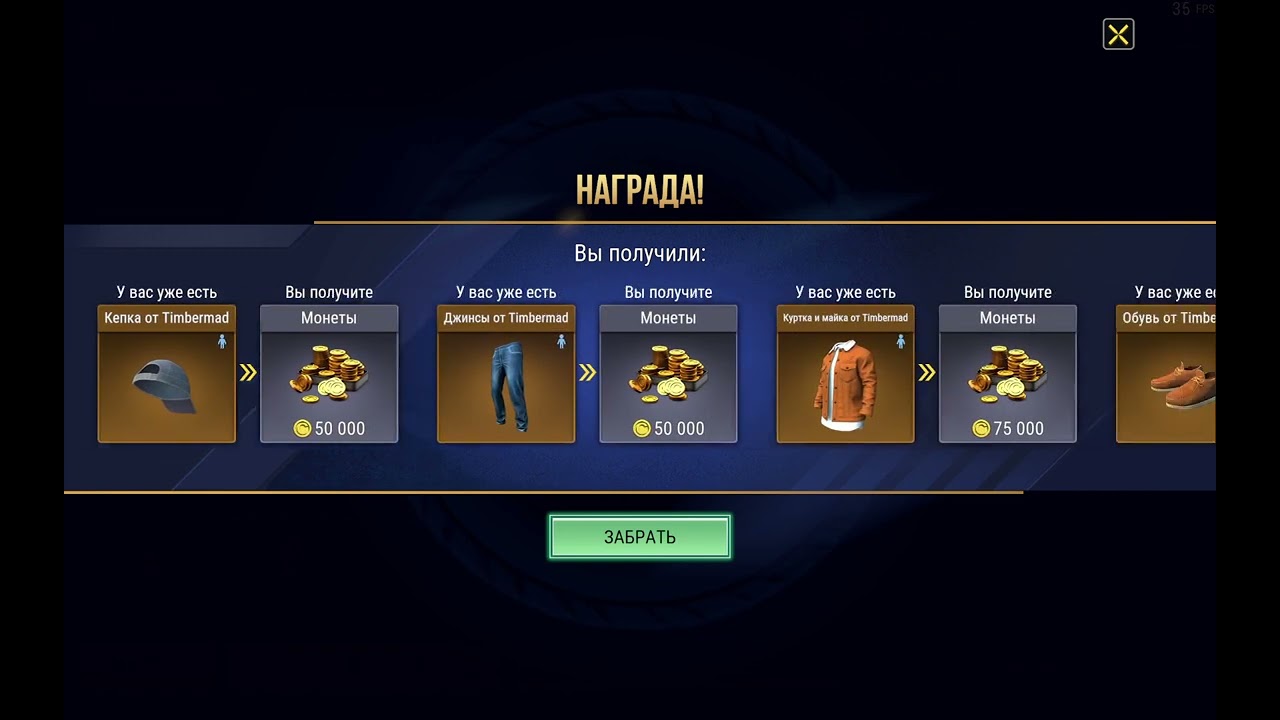Choose the Куртка и майка от Timbermad card
Image resolution: width=1280 pixels, height=720 pixels.
point(845,374)
